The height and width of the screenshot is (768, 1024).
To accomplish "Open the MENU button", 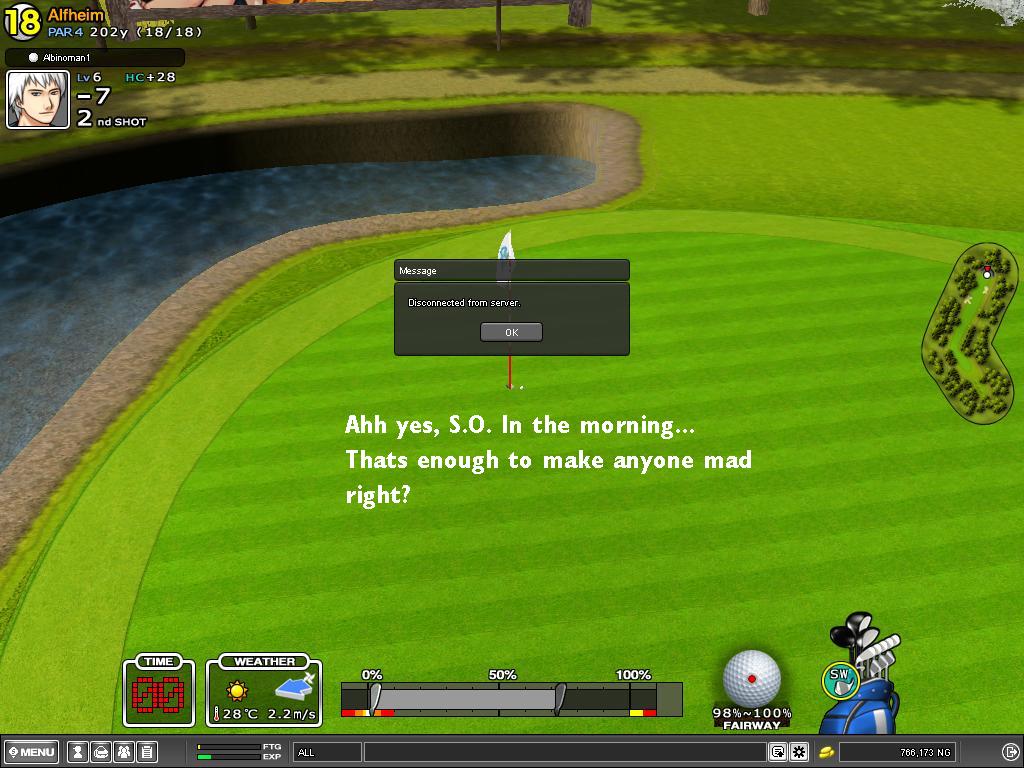I will point(32,752).
